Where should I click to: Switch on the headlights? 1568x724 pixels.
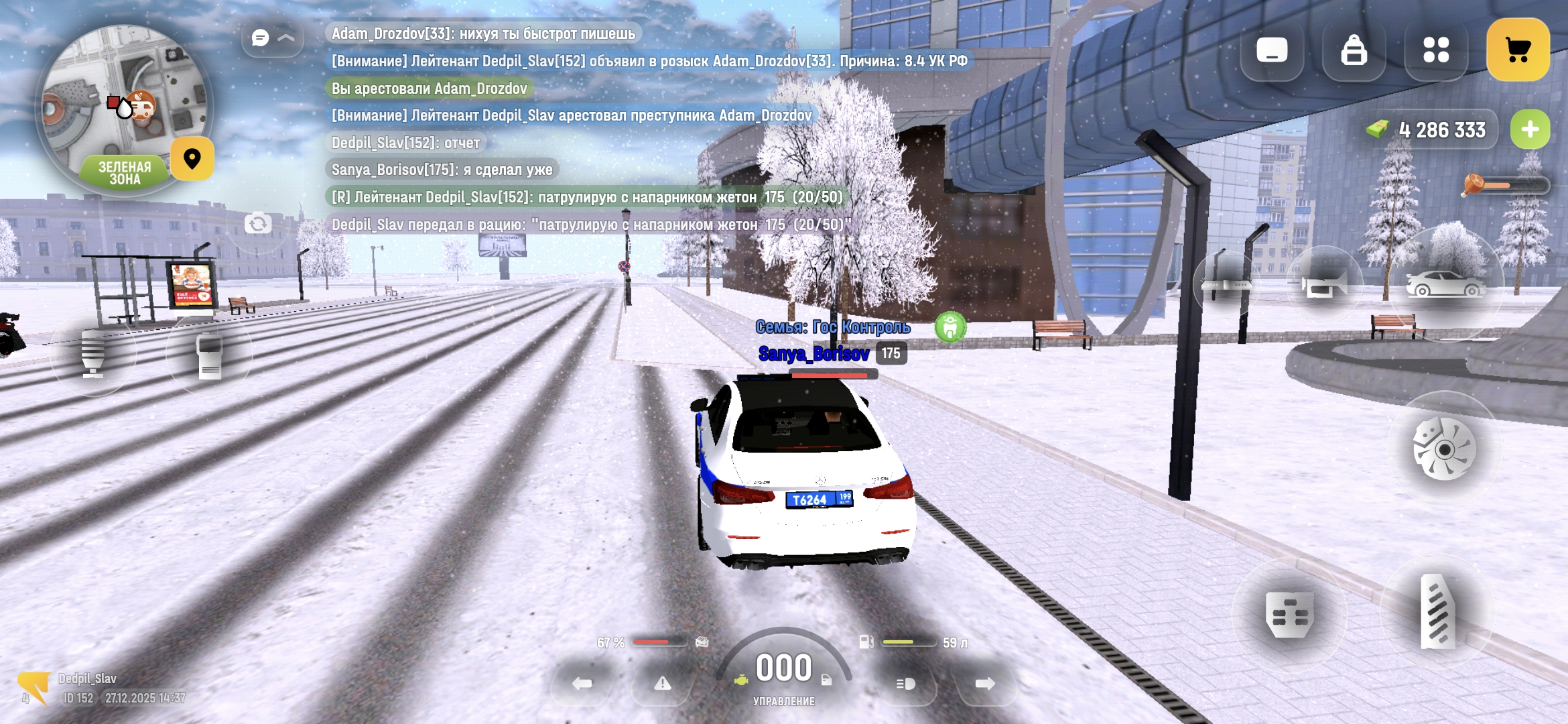pyautogui.click(x=905, y=683)
